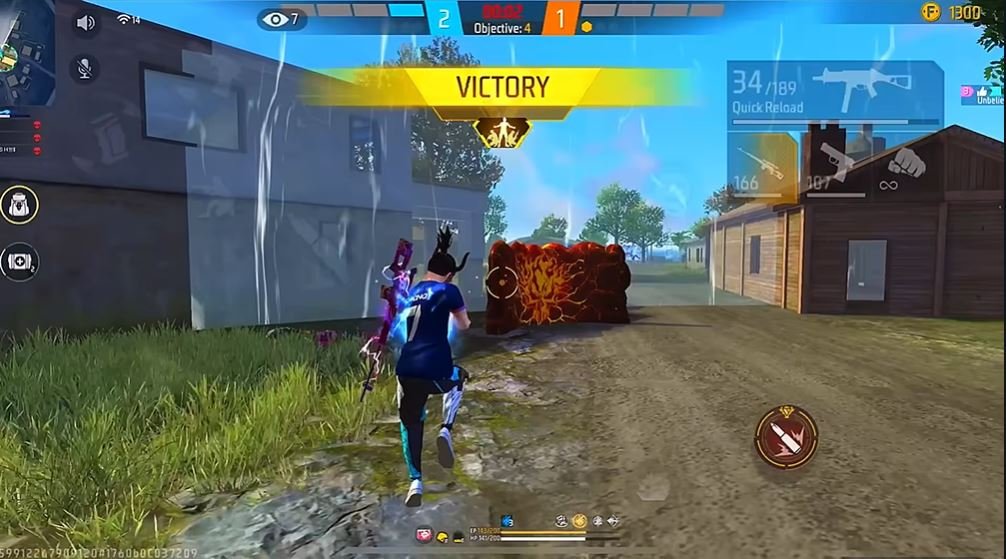
Task: Activate the bullet skill button
Action: coord(786,437)
